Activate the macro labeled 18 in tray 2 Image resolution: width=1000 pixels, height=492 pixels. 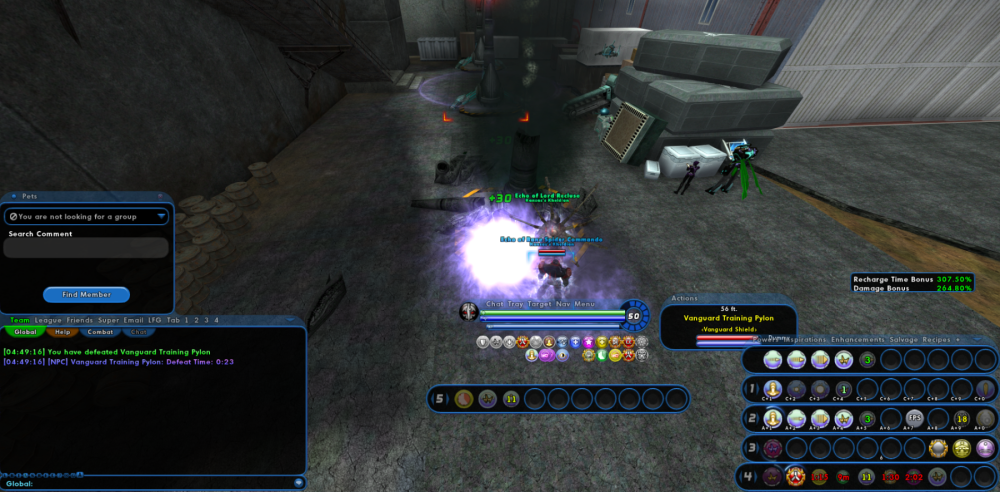tap(962, 419)
